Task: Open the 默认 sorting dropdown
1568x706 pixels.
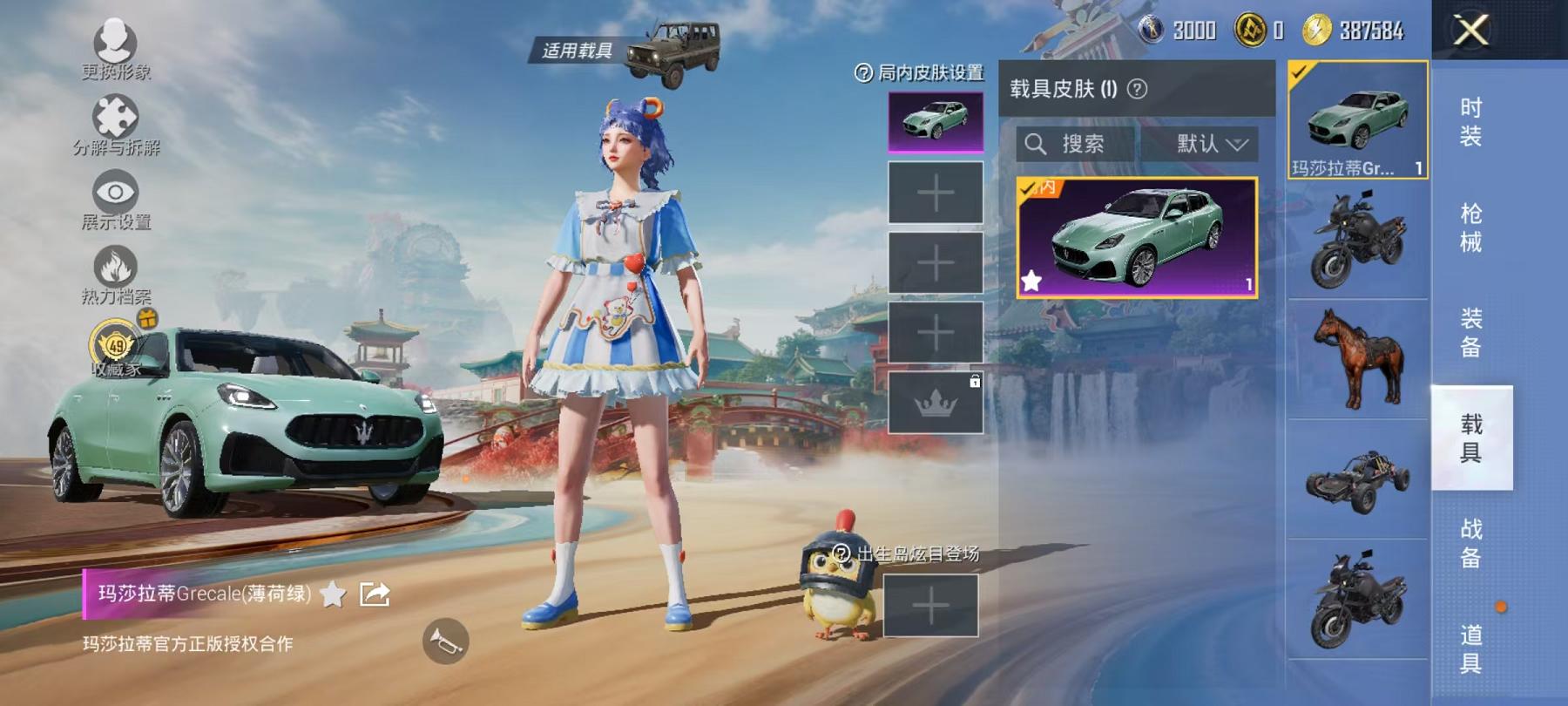Action: click(1211, 144)
